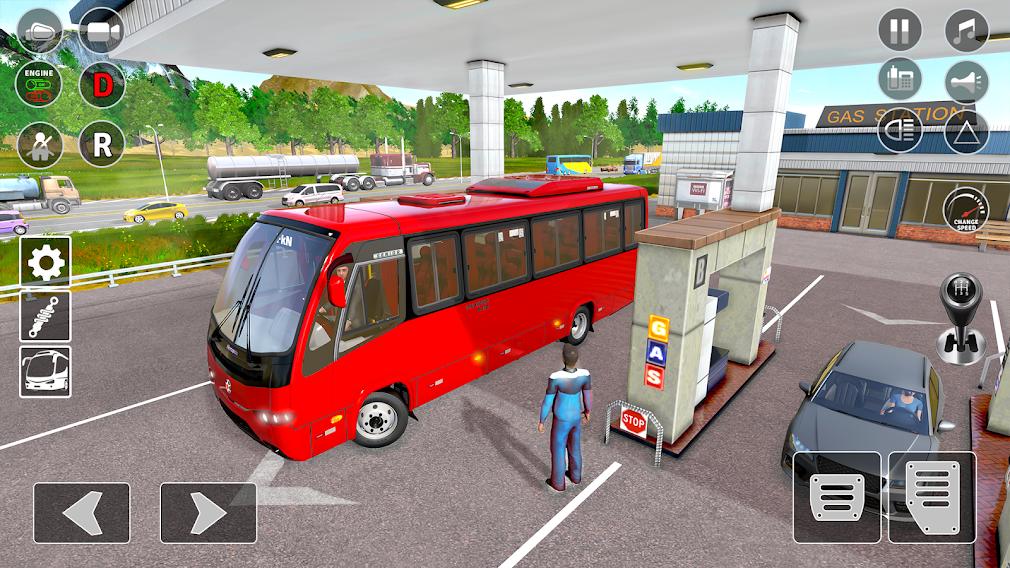1010x568 pixels.
Task: Honk the horn button
Action: pos(966,82)
